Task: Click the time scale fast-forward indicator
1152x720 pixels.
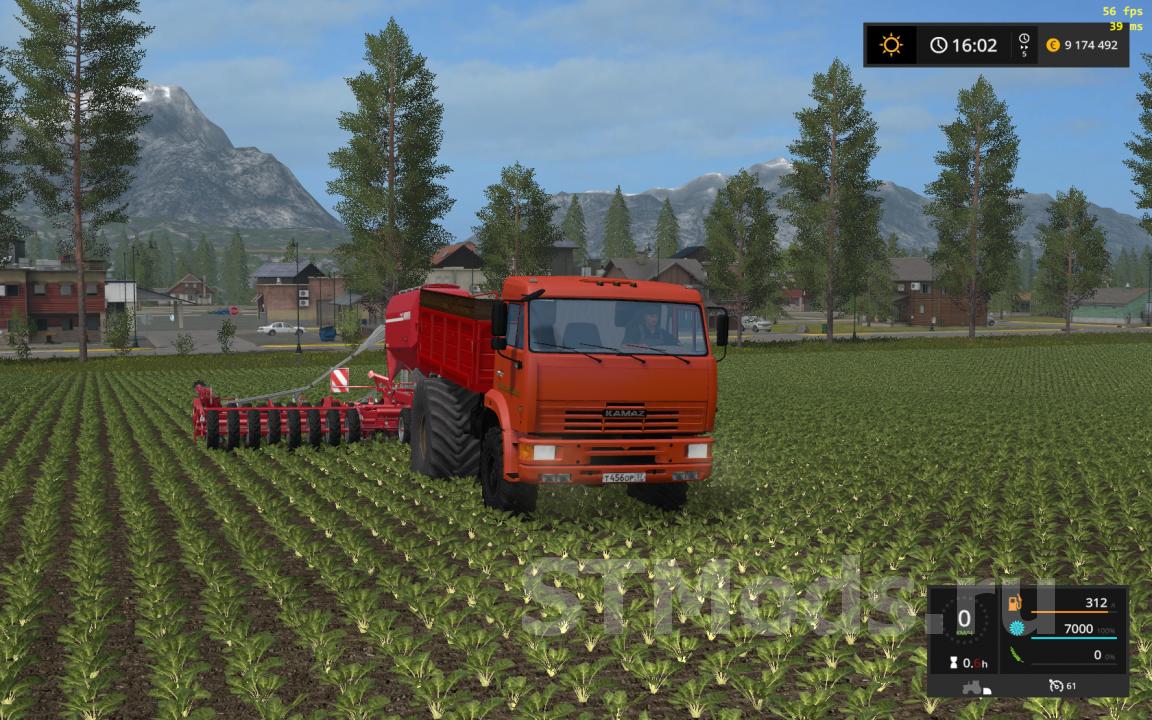Action: point(1024,45)
